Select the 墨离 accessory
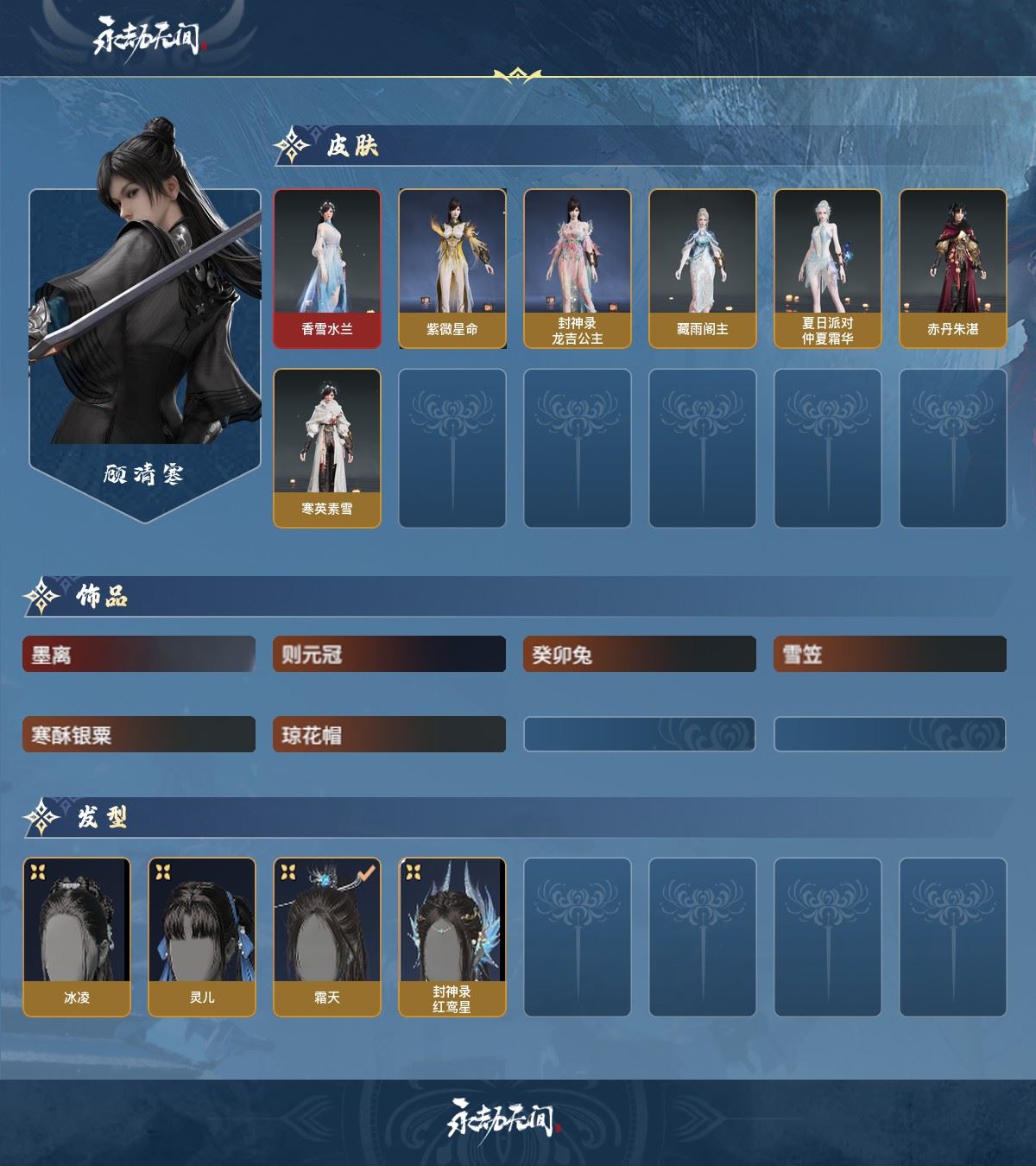Image resolution: width=1036 pixels, height=1166 pixels. pos(139,655)
